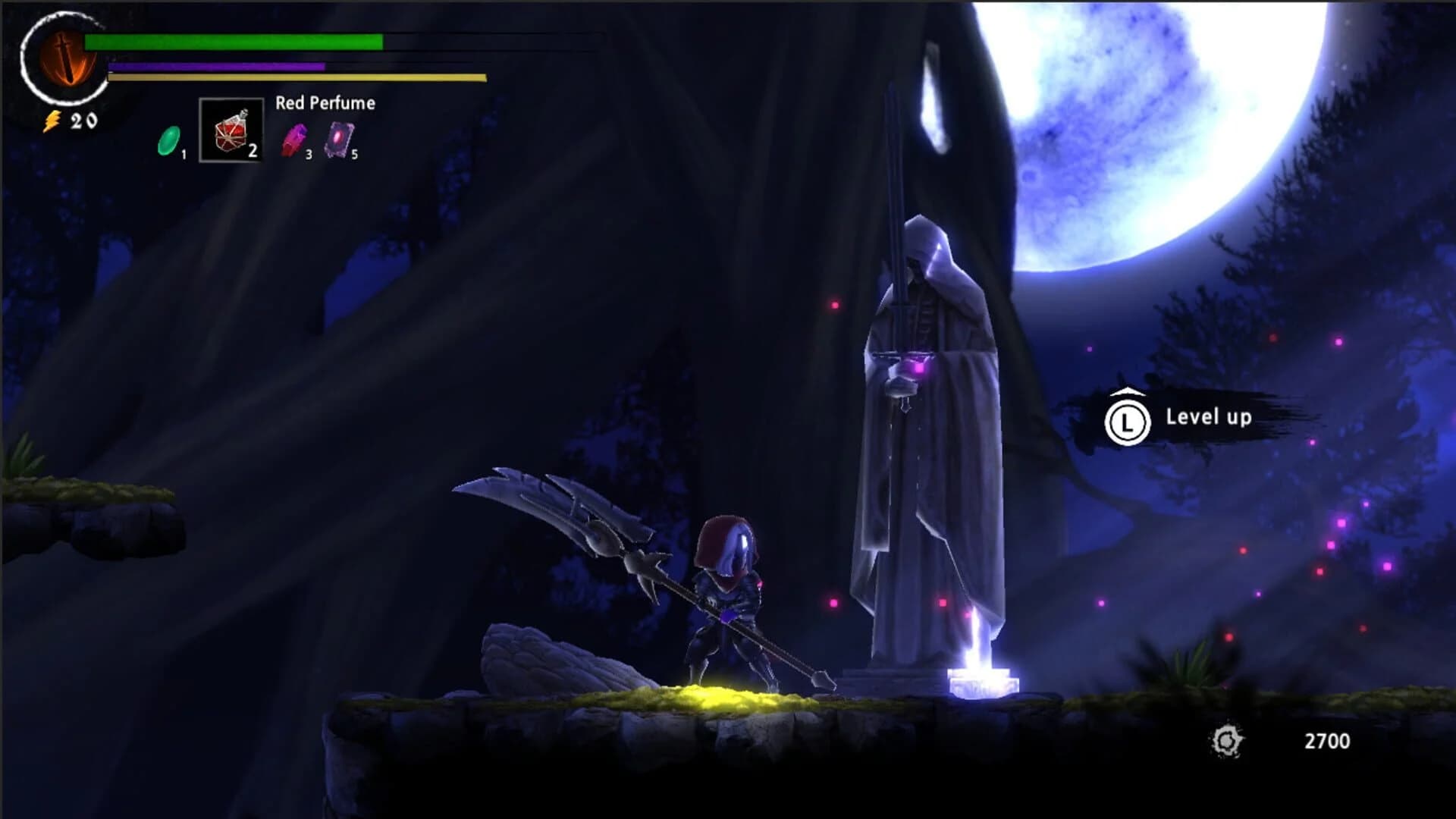Click the green health bar
Image resolution: width=1456 pixels, height=819 pixels.
[x=235, y=43]
